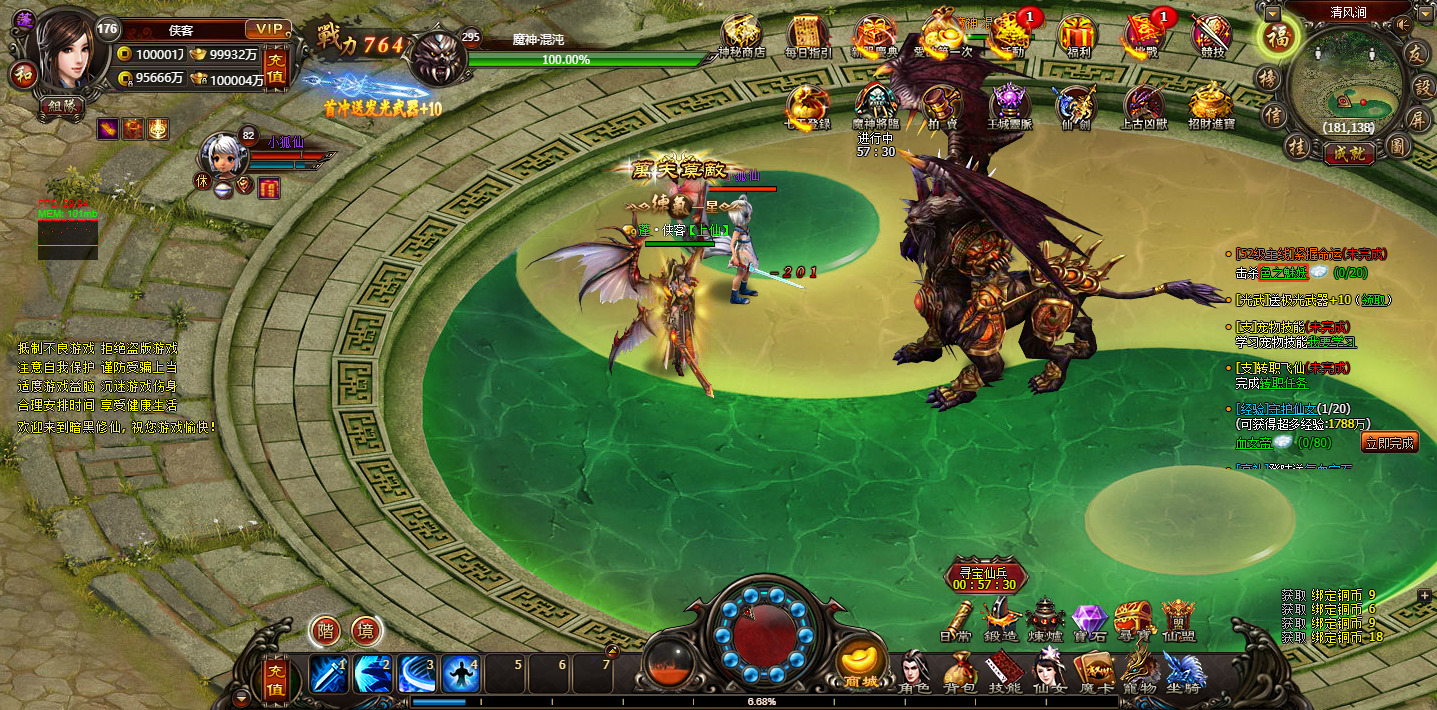Open the 背包 backpack bag
Image resolution: width=1437 pixels, height=710 pixels.
pyautogui.click(x=960, y=671)
